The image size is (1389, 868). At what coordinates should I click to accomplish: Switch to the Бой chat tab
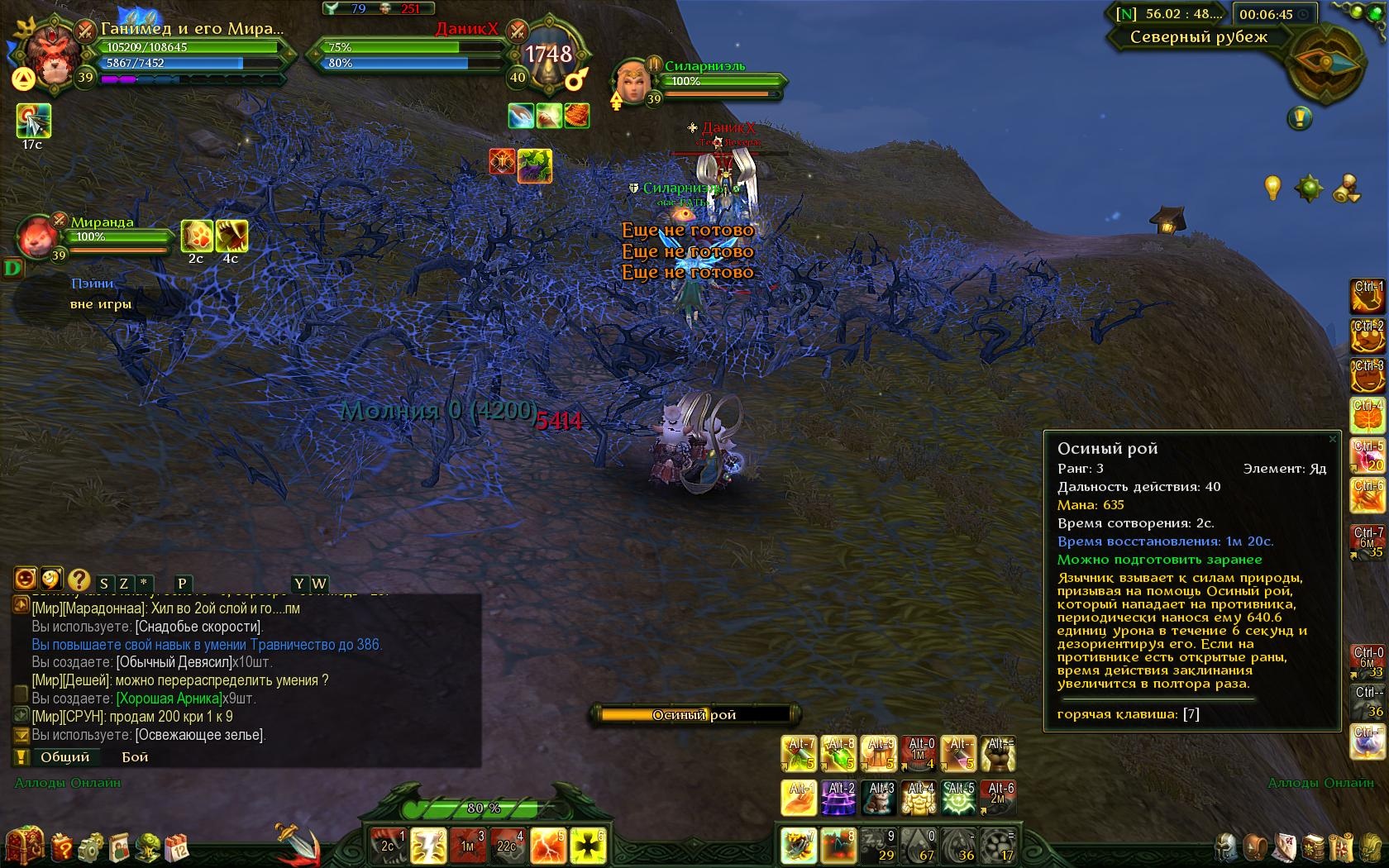pyautogui.click(x=135, y=757)
